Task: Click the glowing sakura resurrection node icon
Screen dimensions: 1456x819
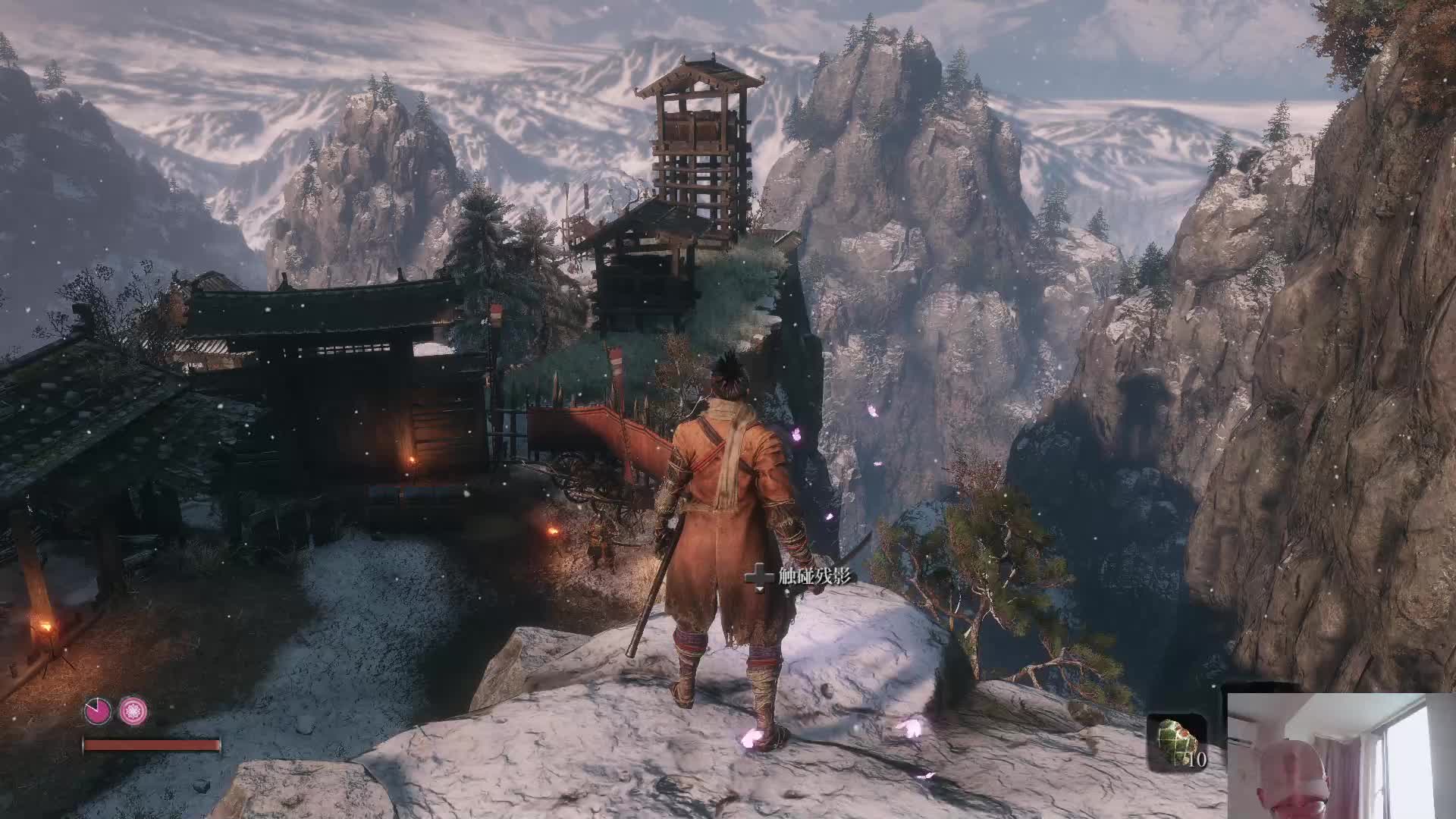Action: tap(133, 711)
